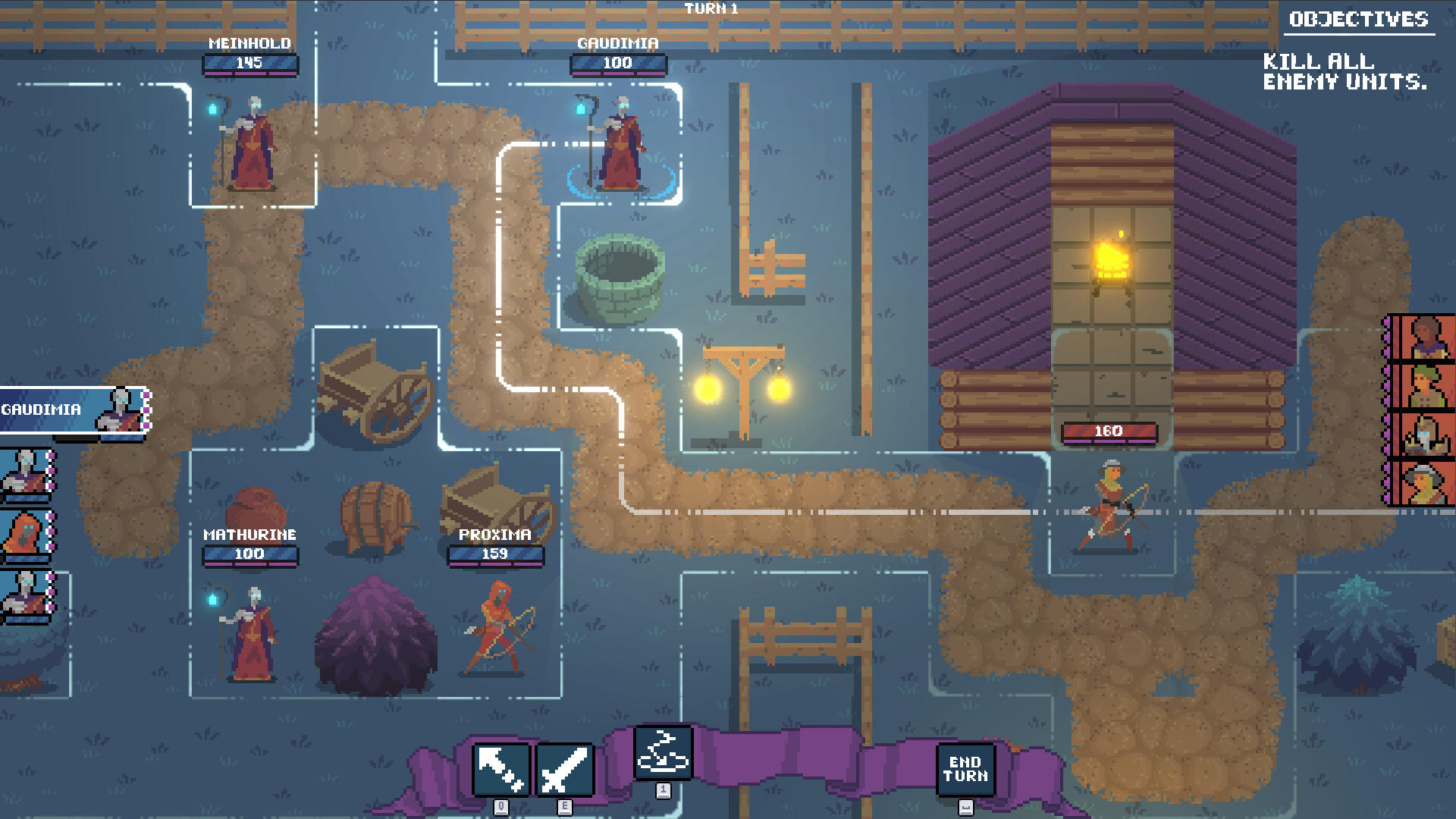Open the Objectives panel header
Image resolution: width=1456 pixels, height=819 pixels.
click(x=1358, y=20)
